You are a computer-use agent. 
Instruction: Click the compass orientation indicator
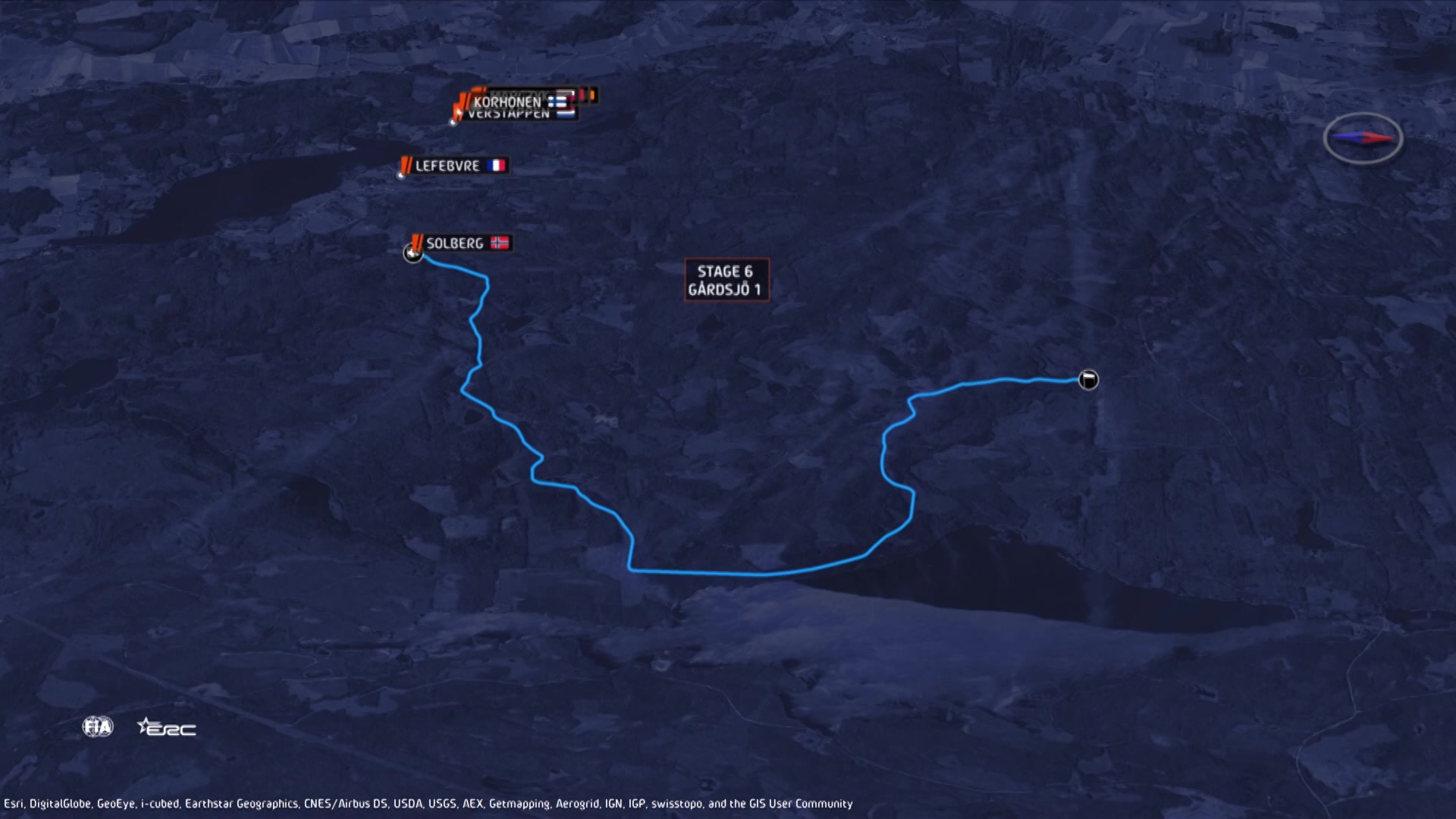pos(1363,137)
